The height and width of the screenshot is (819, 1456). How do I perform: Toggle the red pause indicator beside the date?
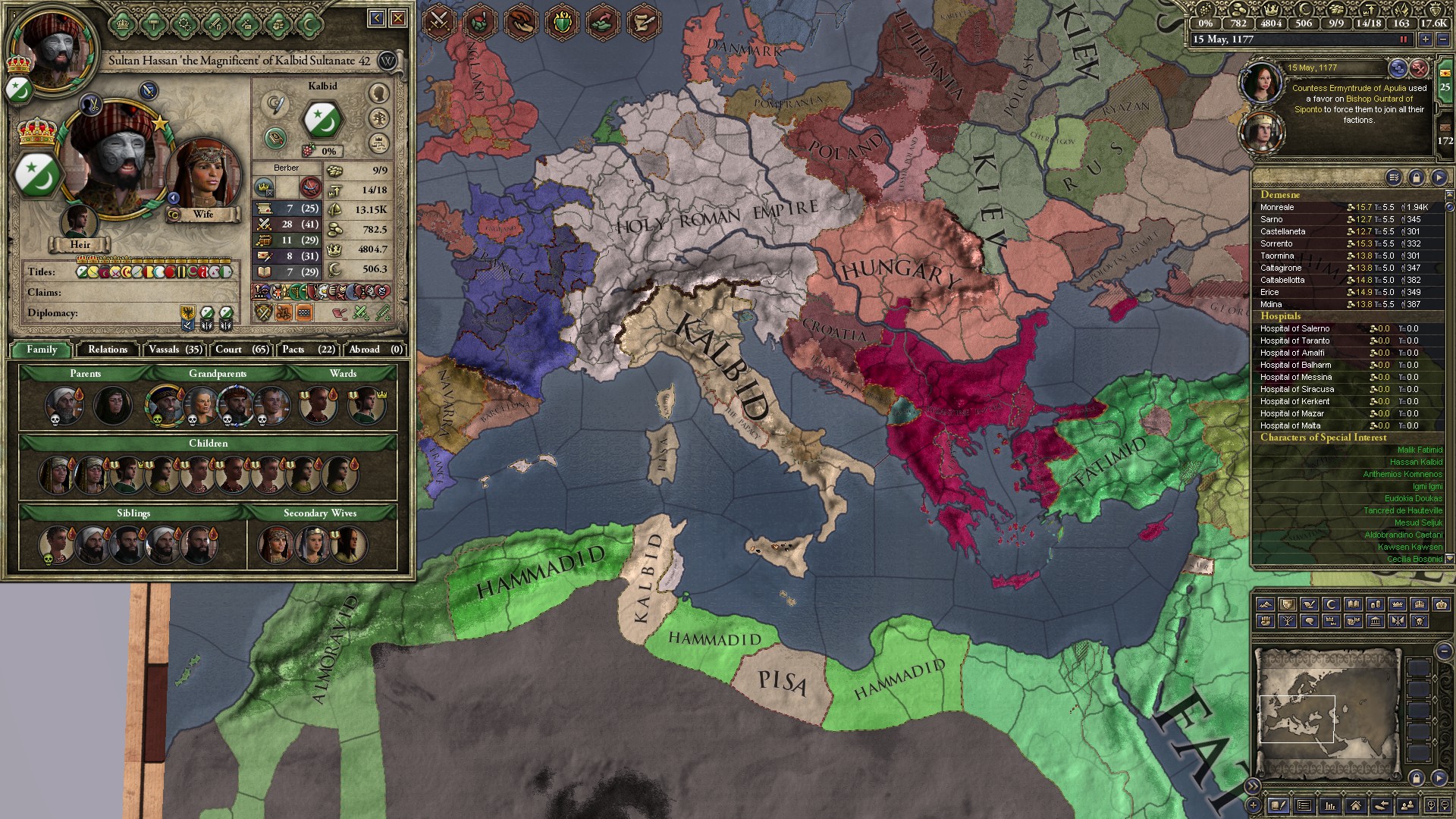coord(1403,39)
